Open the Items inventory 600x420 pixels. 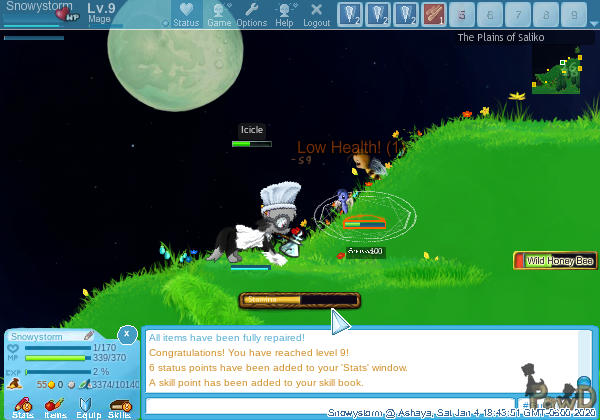[55, 406]
